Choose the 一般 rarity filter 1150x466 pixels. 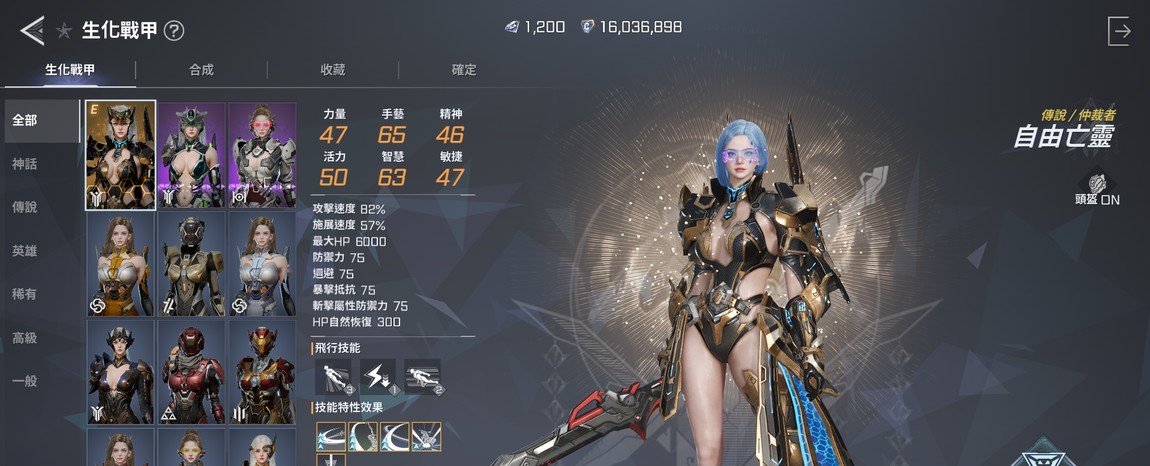(x=25, y=381)
